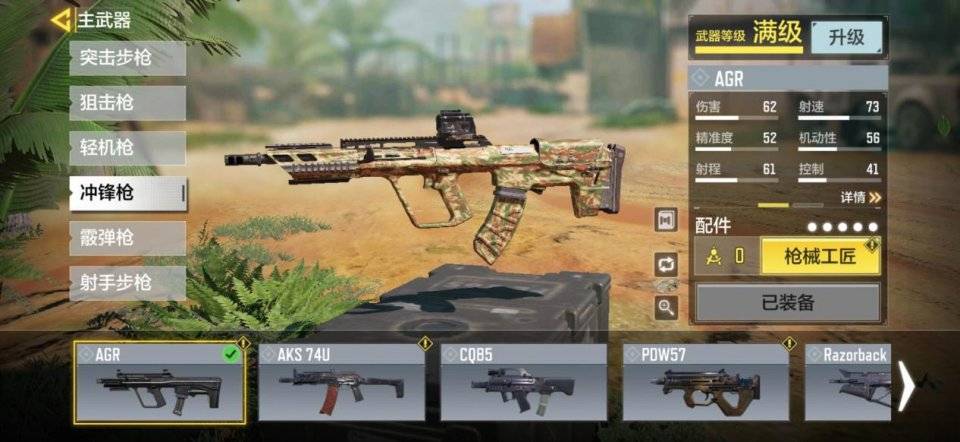
Task: Select the AGR weapon card
Action: [x=160, y=381]
